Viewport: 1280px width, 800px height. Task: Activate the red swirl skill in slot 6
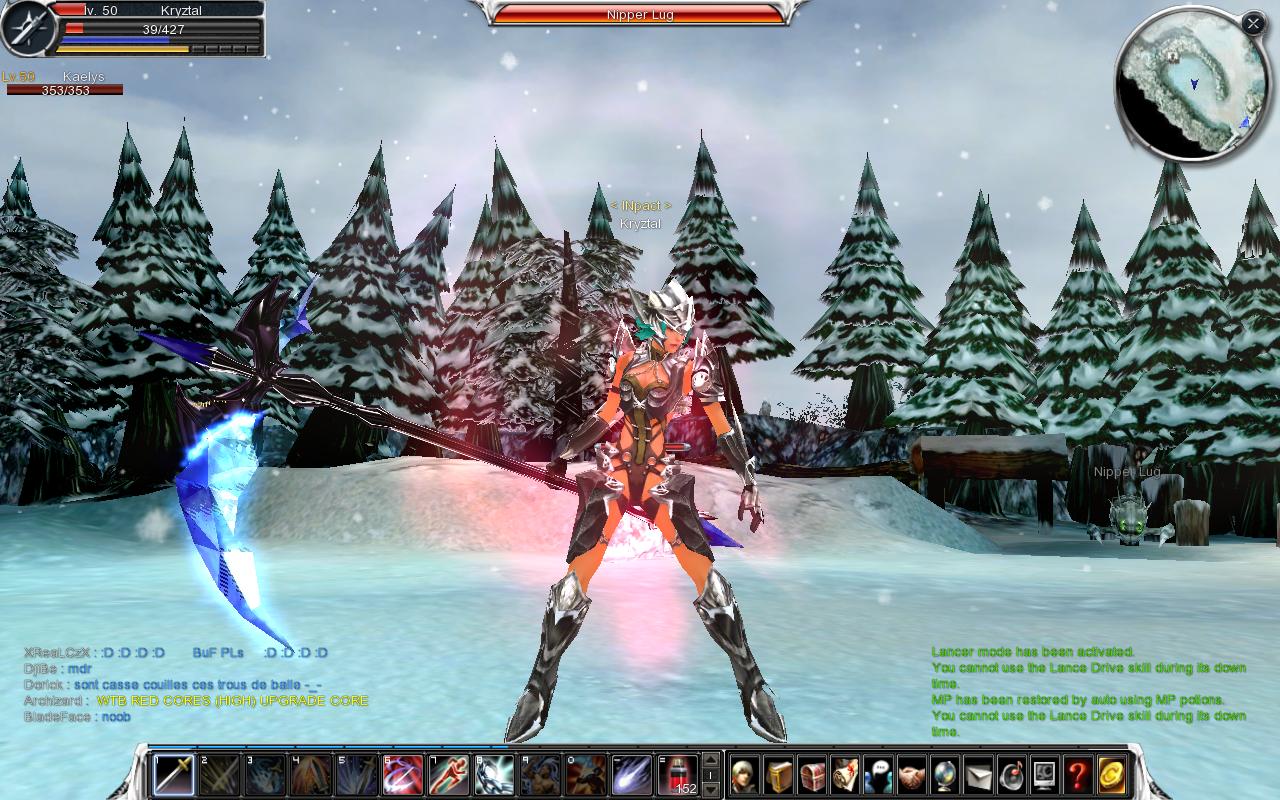click(x=402, y=775)
